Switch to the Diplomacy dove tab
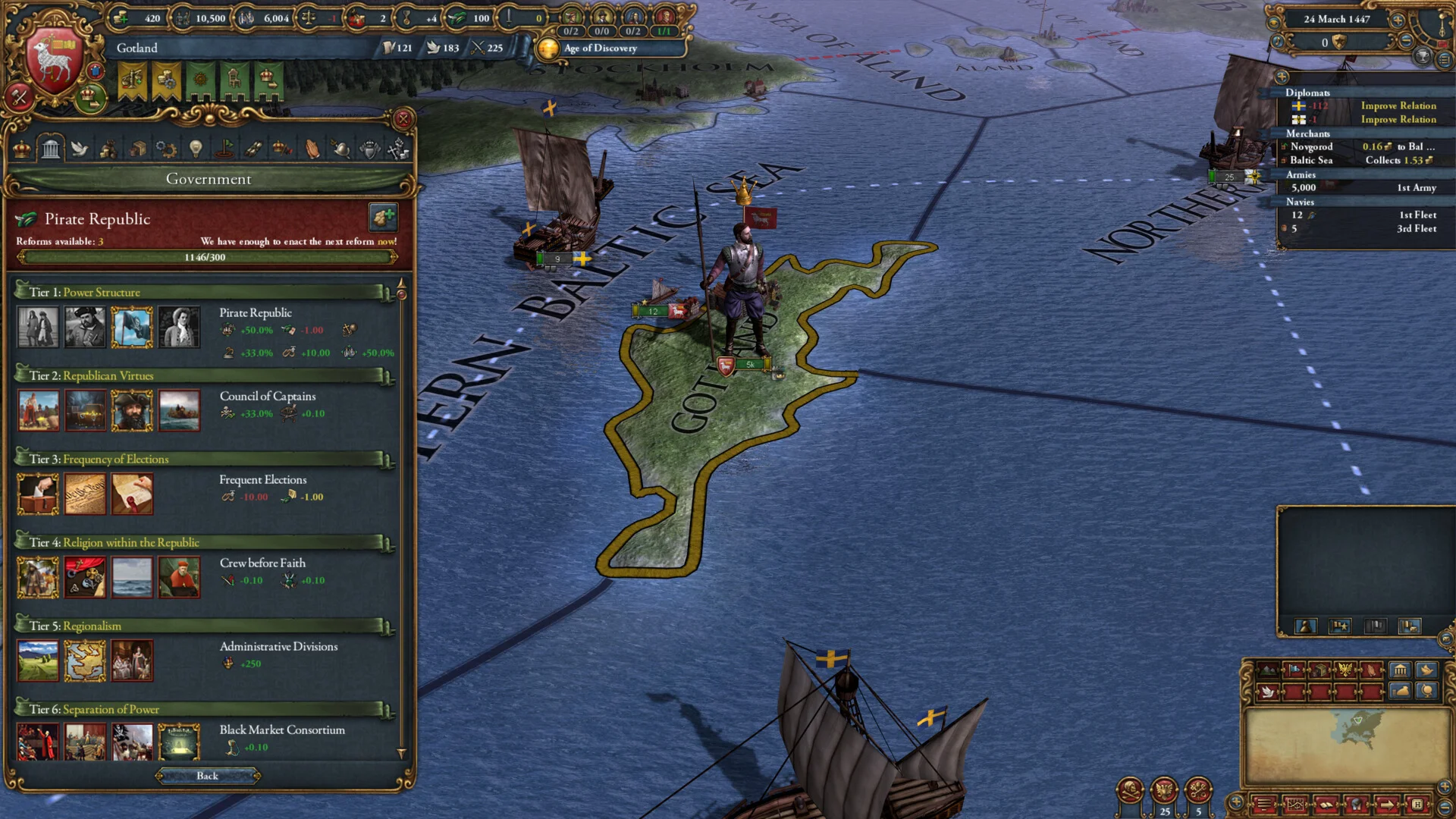The height and width of the screenshot is (819, 1456). click(x=80, y=149)
